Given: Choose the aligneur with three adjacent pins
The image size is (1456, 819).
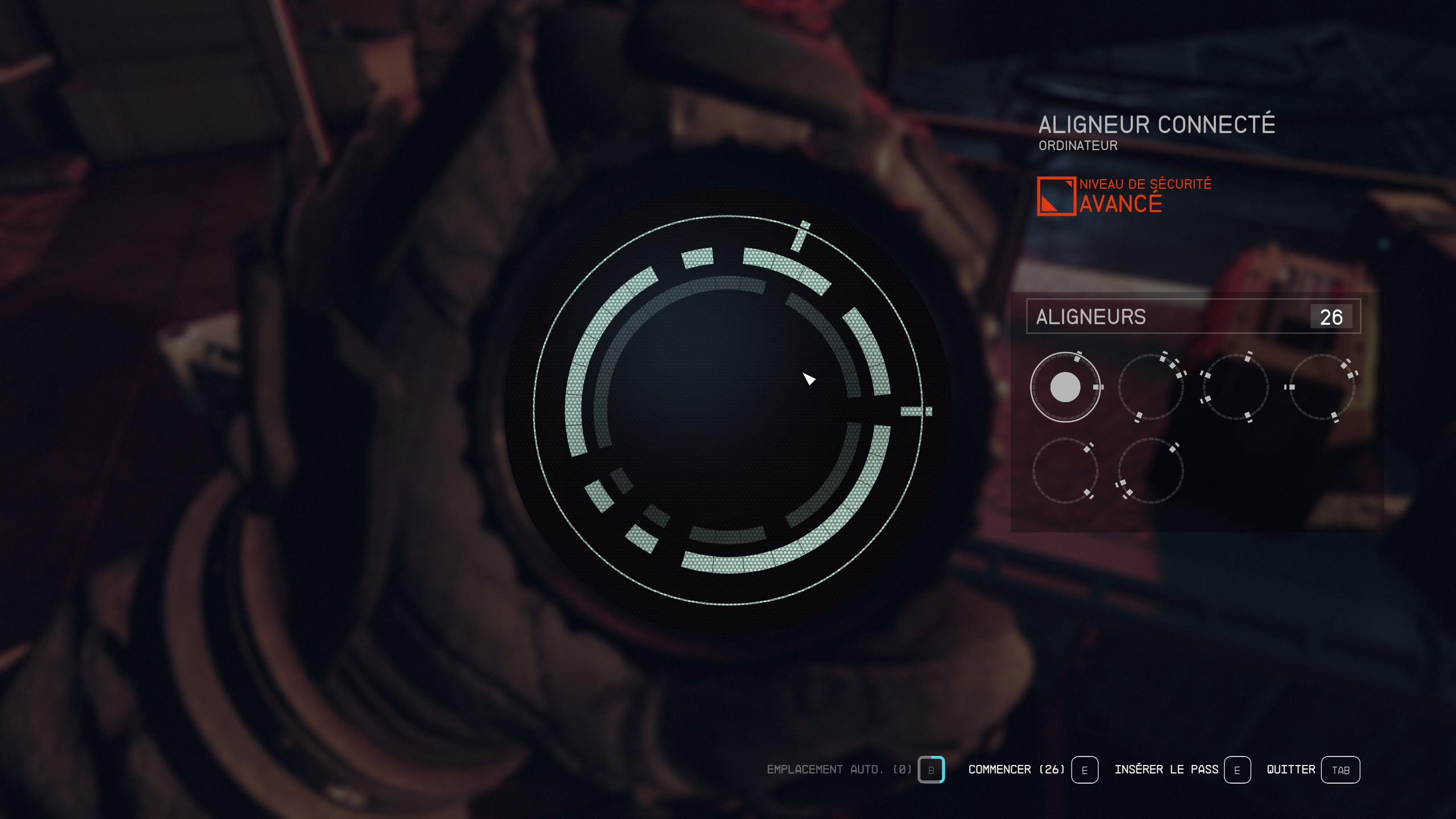Looking at the screenshot, I should tap(1151, 387).
